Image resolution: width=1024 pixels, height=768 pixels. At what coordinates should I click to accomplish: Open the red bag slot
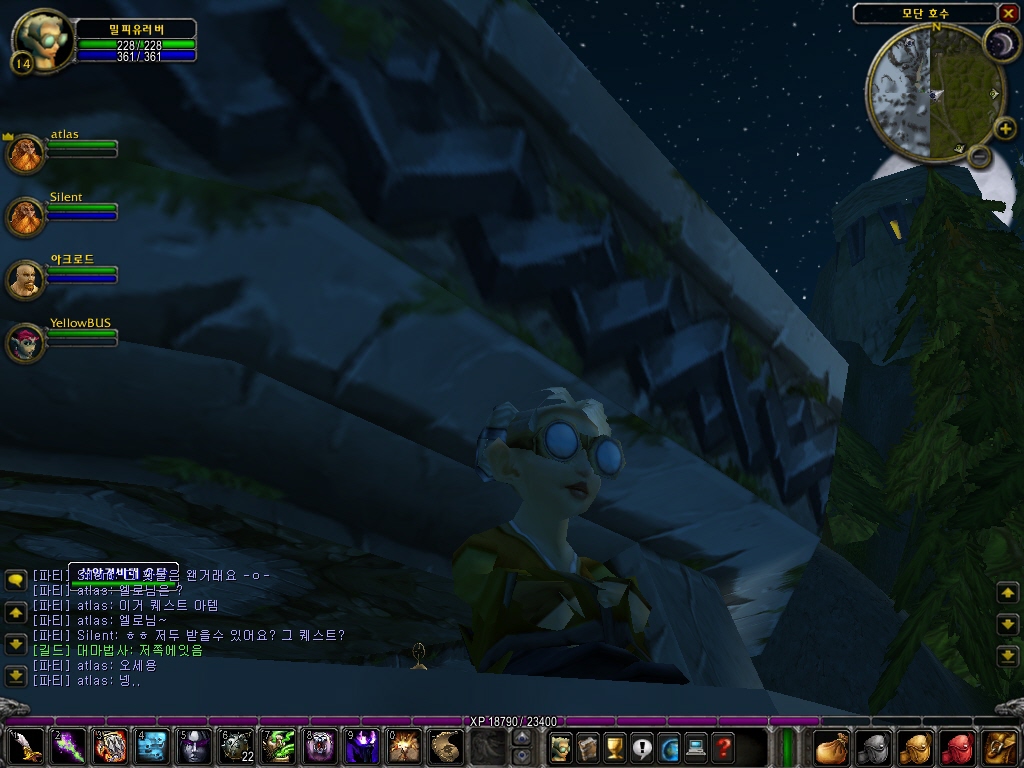(958, 747)
